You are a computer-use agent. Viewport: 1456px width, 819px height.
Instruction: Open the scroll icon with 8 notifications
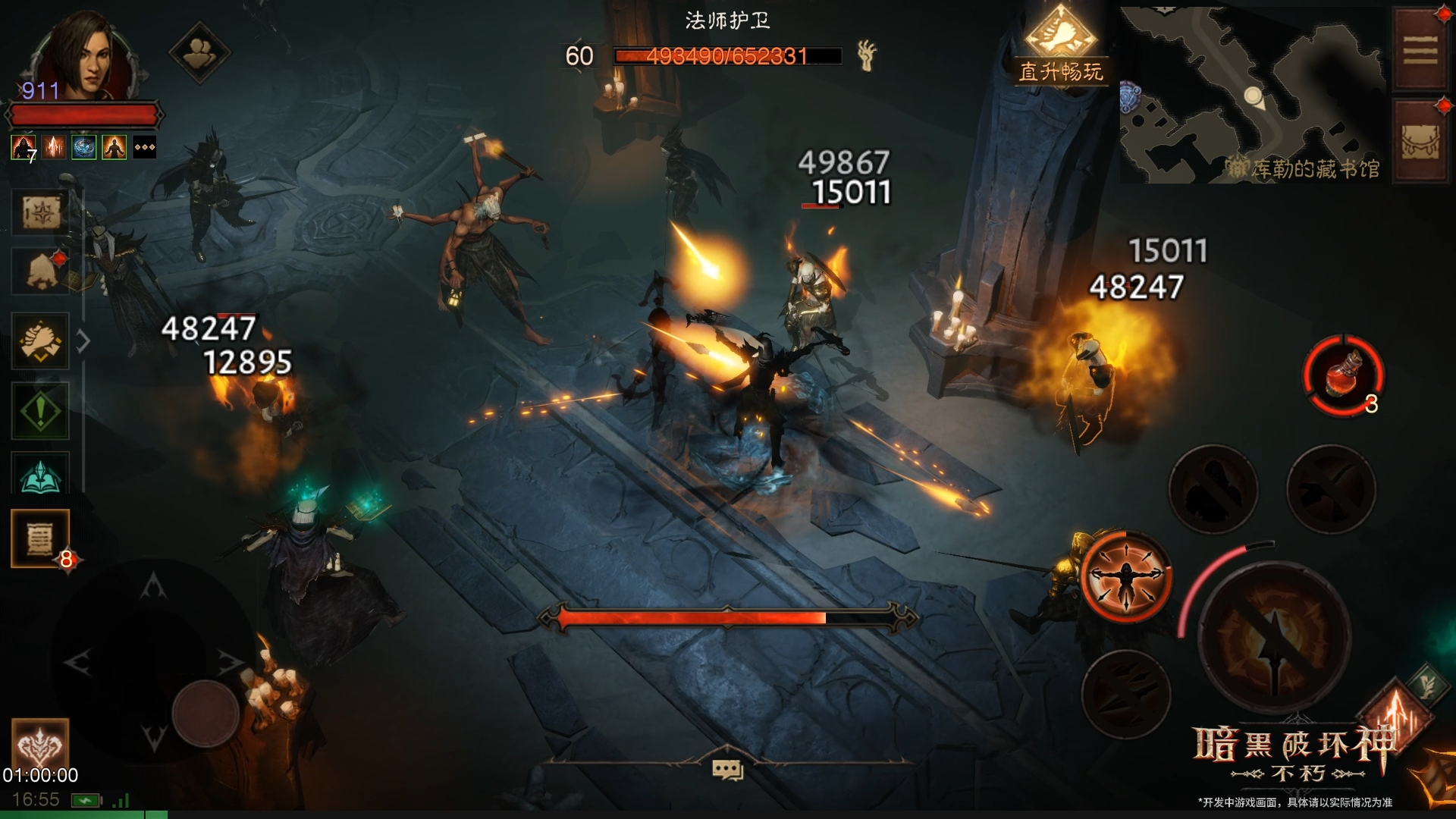[x=40, y=538]
